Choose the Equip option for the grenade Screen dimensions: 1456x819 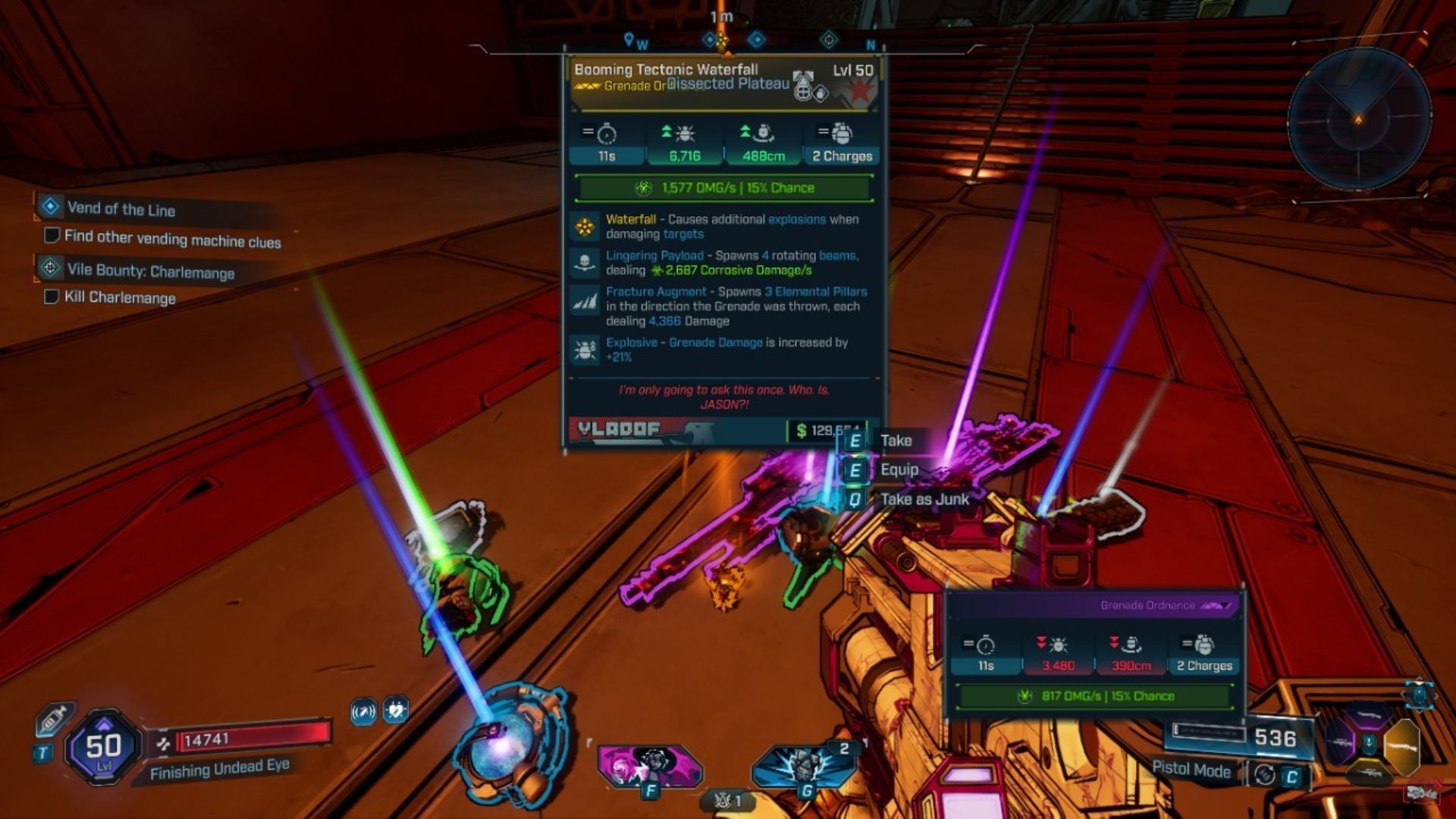[x=899, y=470]
